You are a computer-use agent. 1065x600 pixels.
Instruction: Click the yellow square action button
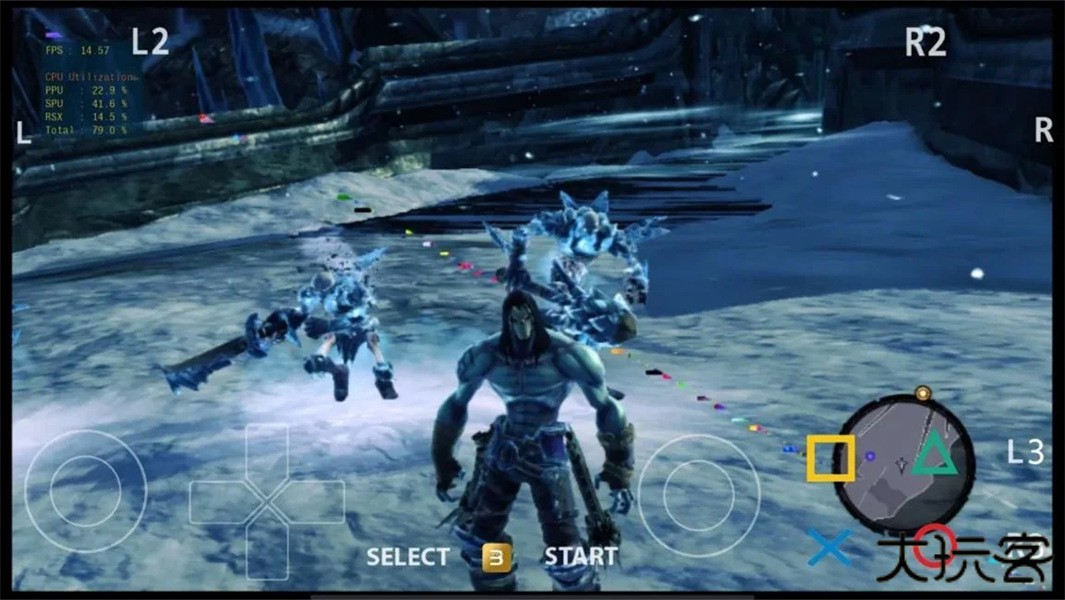coord(831,457)
